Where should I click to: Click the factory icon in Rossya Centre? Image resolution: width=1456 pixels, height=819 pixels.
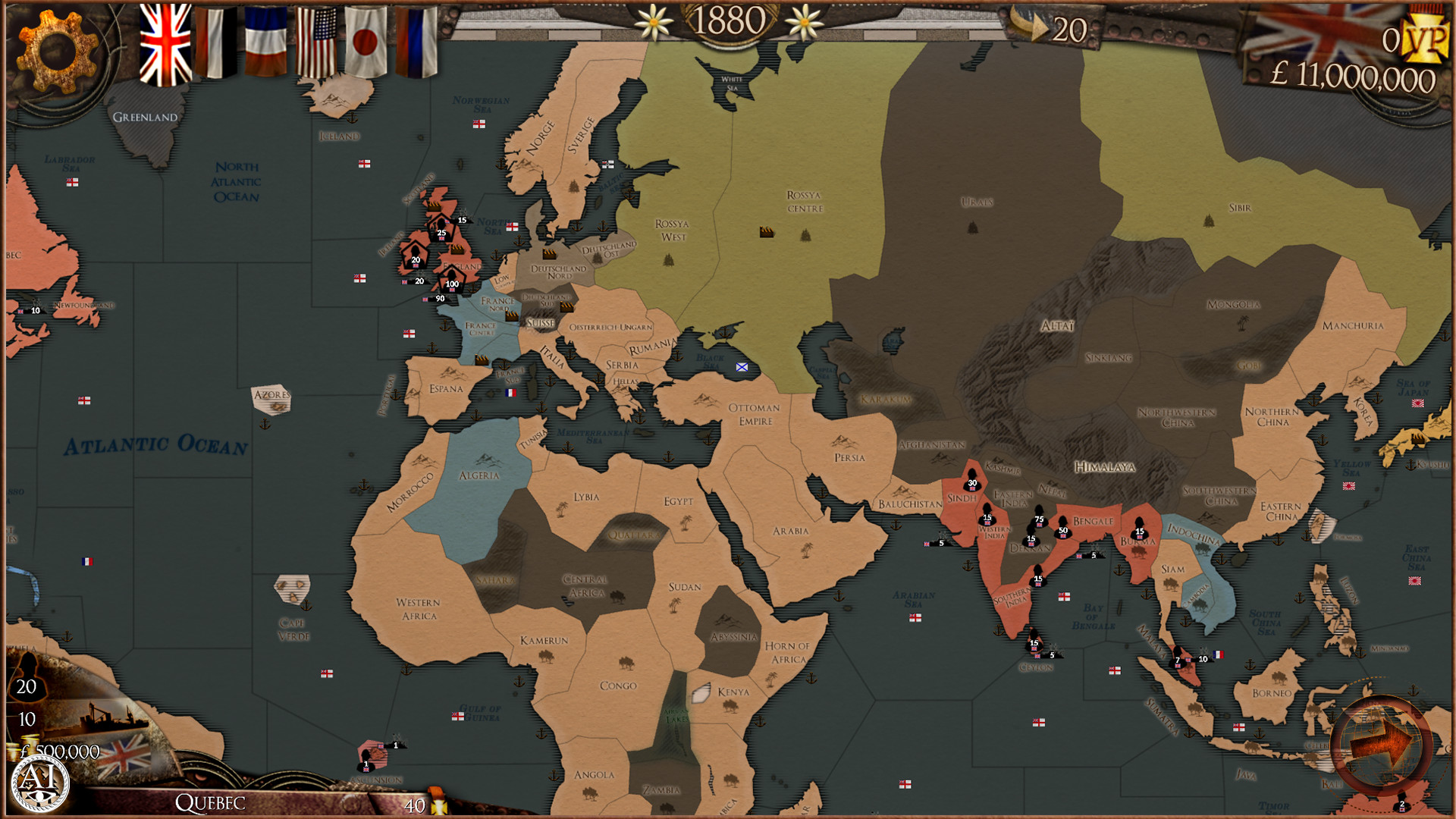[x=767, y=232]
